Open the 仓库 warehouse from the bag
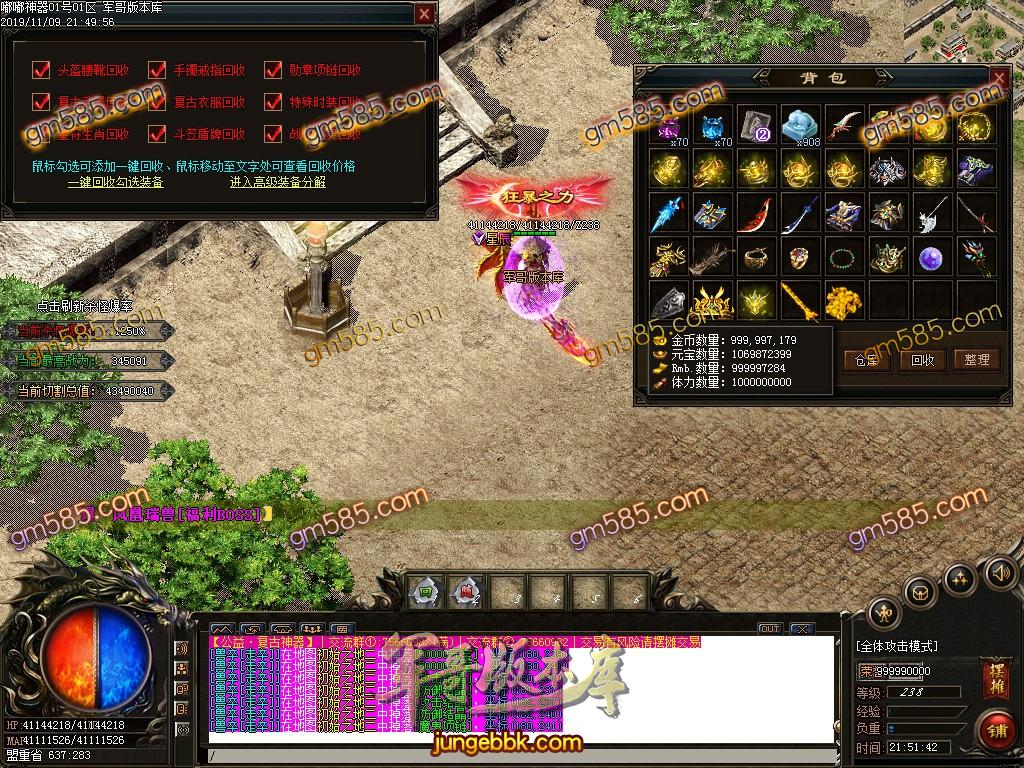This screenshot has height=768, width=1024. (x=867, y=360)
